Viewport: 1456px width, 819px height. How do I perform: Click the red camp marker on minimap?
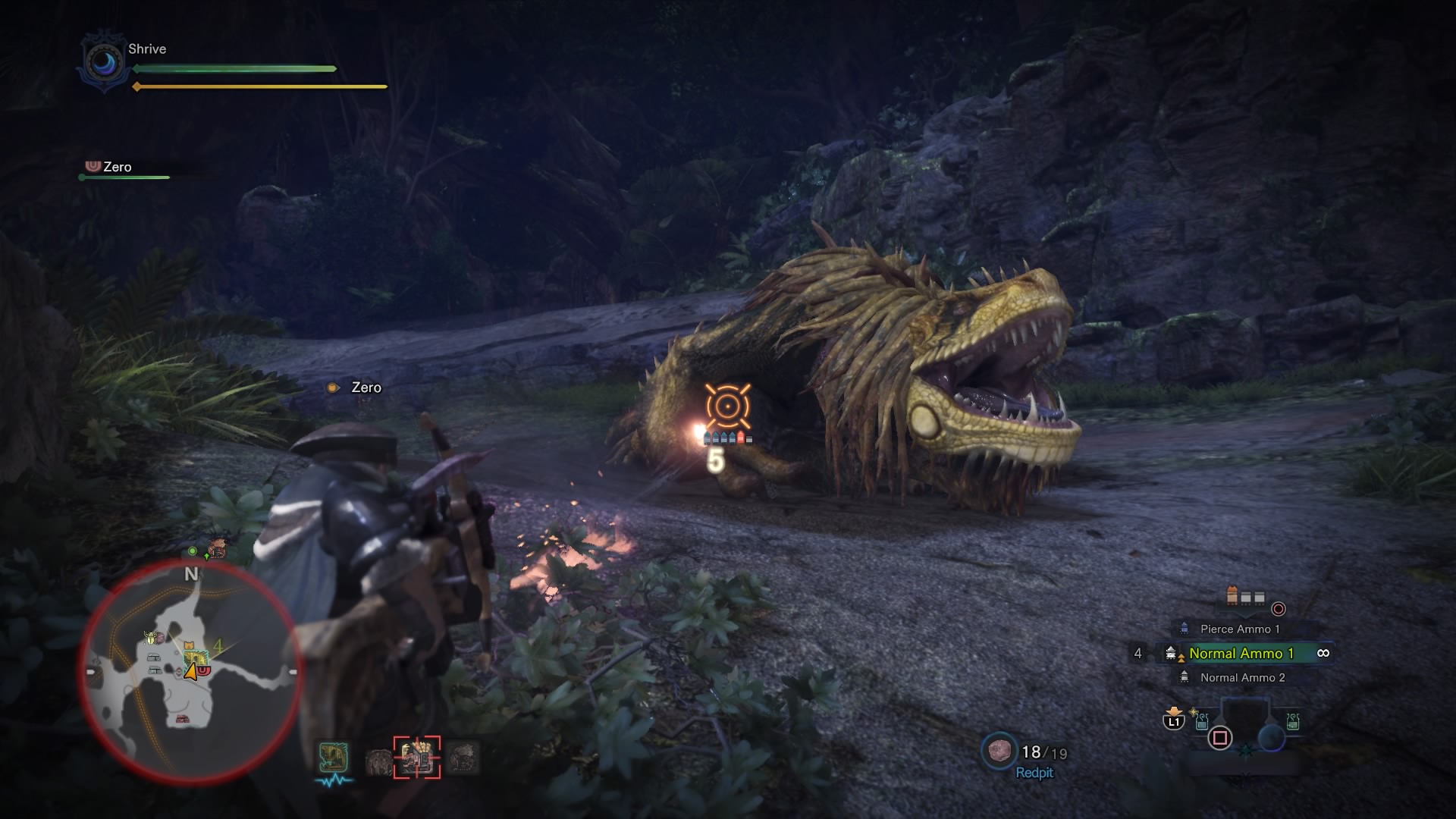182,719
